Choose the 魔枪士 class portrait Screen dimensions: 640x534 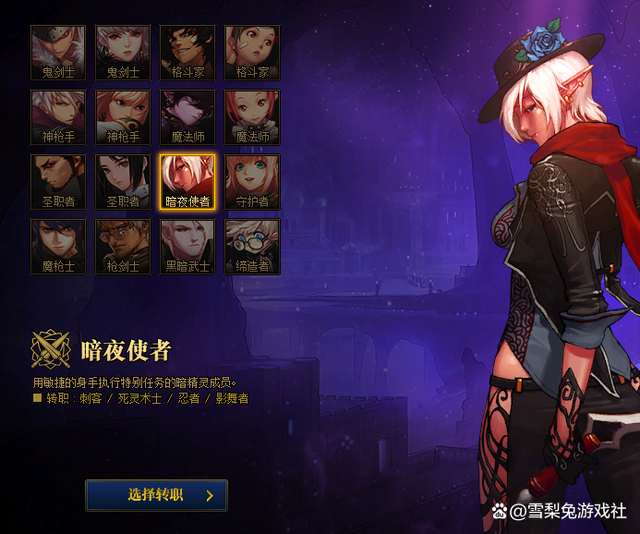[x=57, y=247]
